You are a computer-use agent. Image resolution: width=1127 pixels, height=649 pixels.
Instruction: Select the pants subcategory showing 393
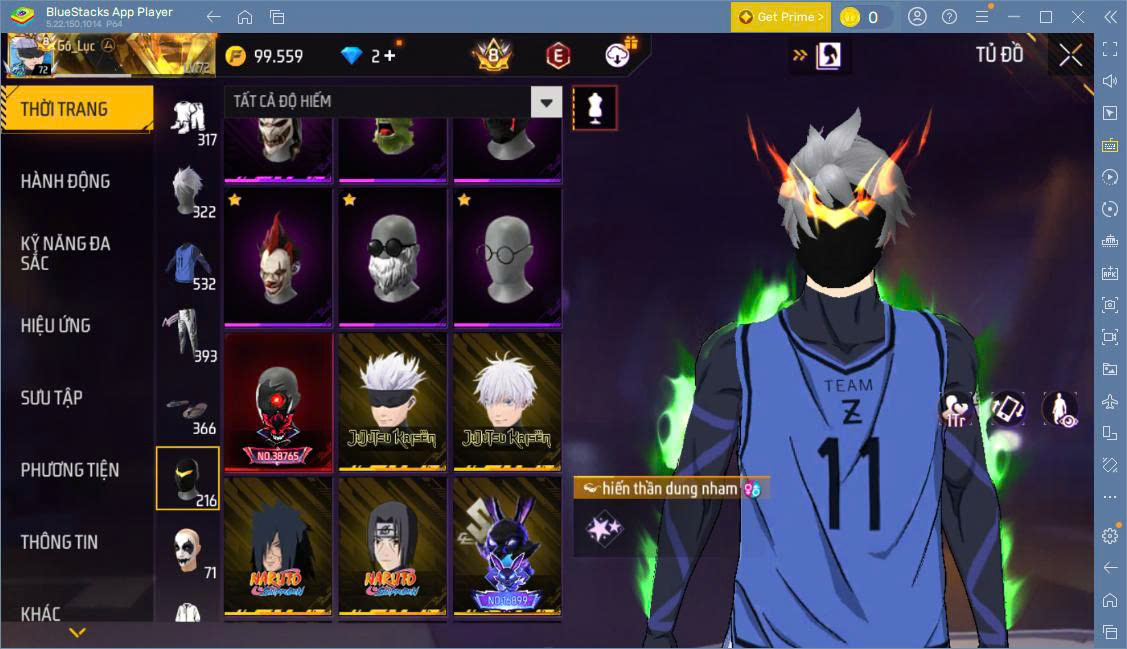(x=187, y=334)
